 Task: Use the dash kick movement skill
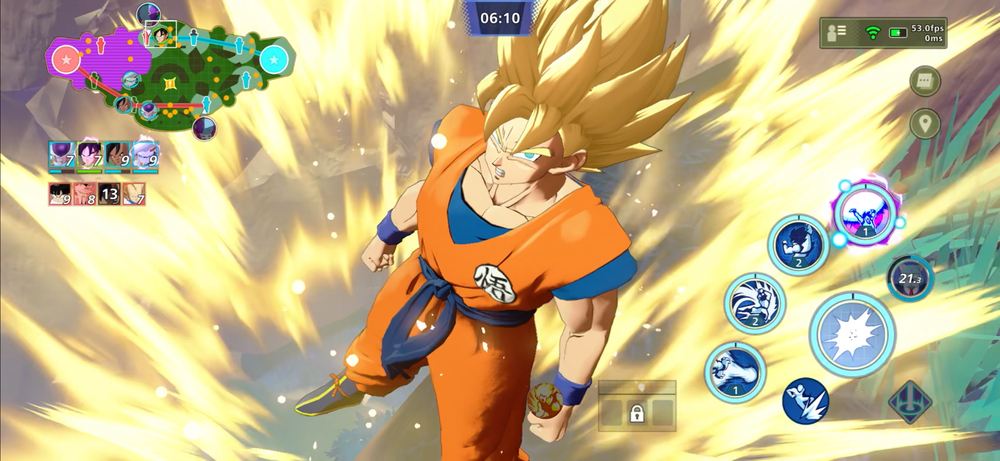[x=805, y=401]
